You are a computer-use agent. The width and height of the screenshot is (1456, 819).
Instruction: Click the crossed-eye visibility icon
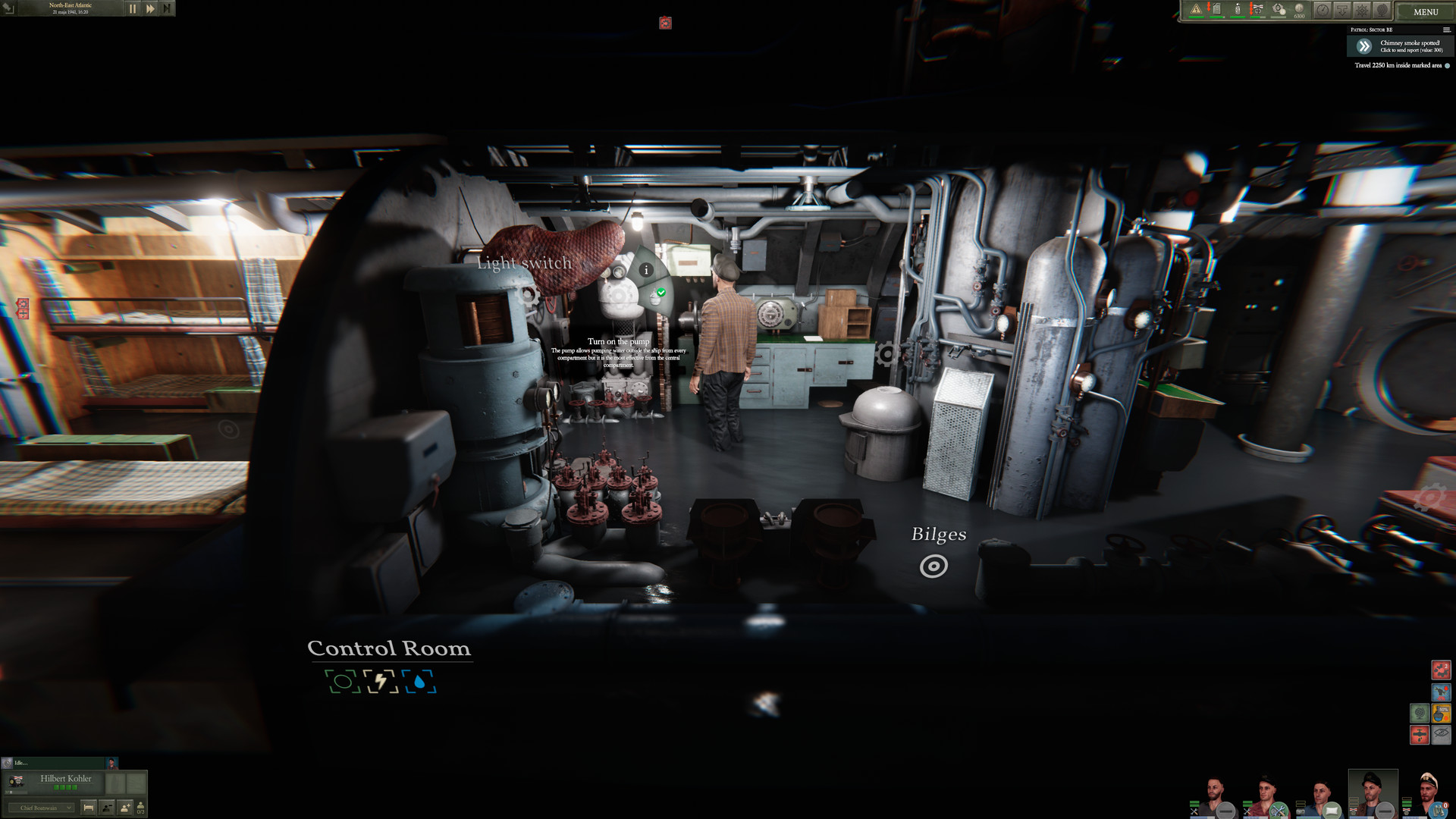click(1442, 734)
